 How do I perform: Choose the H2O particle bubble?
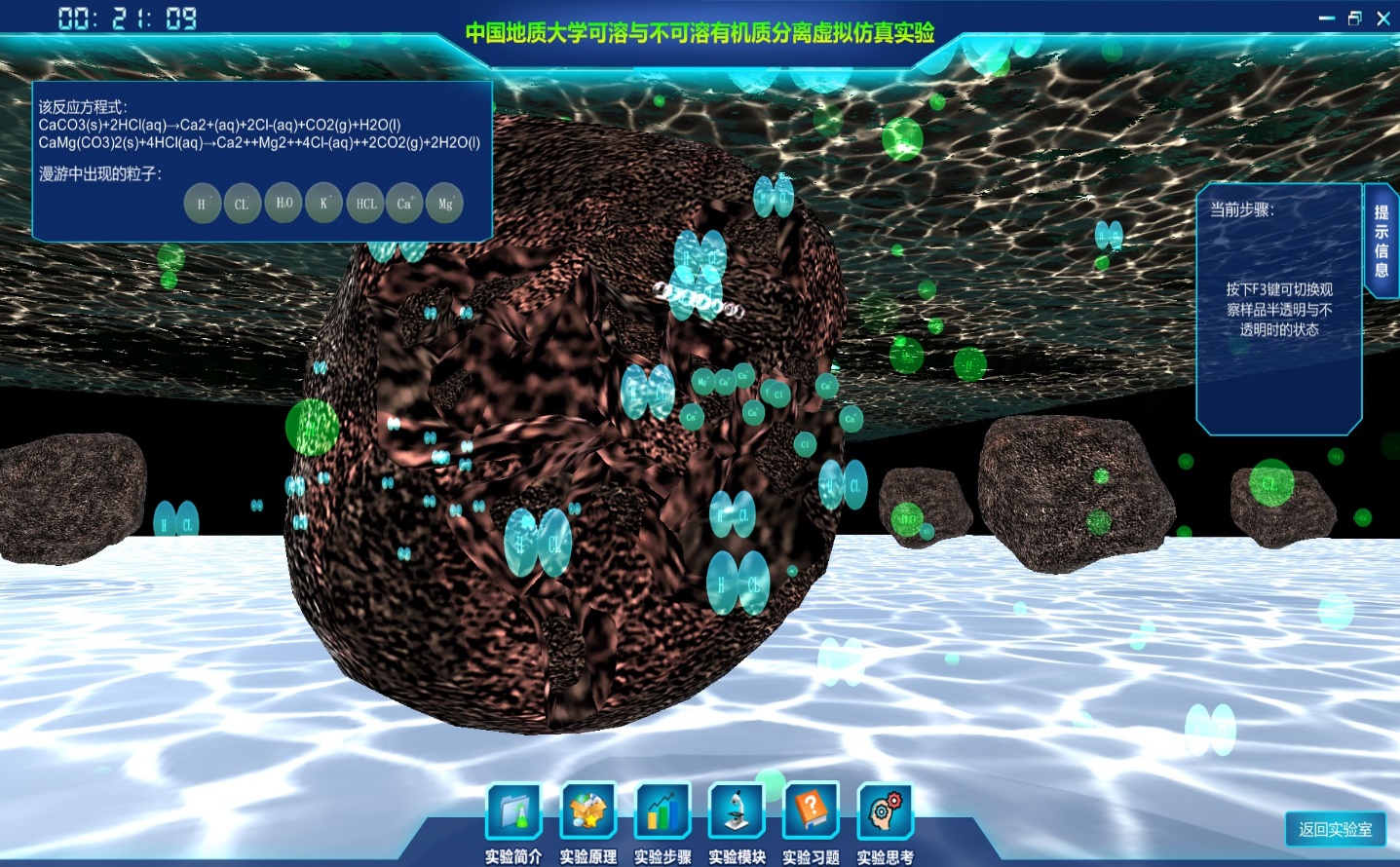(x=284, y=203)
